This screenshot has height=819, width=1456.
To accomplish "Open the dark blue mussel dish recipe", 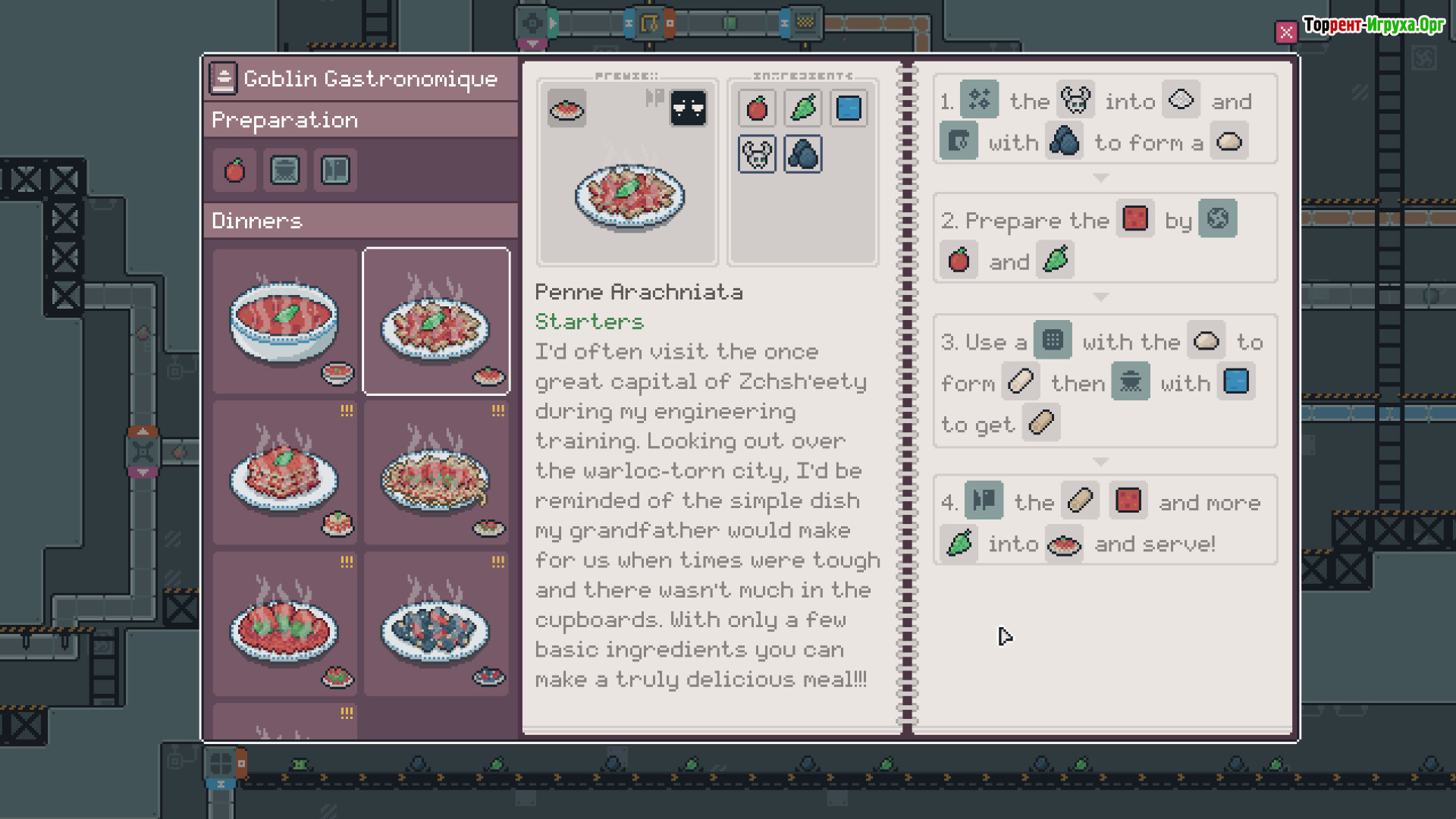I will [x=436, y=623].
